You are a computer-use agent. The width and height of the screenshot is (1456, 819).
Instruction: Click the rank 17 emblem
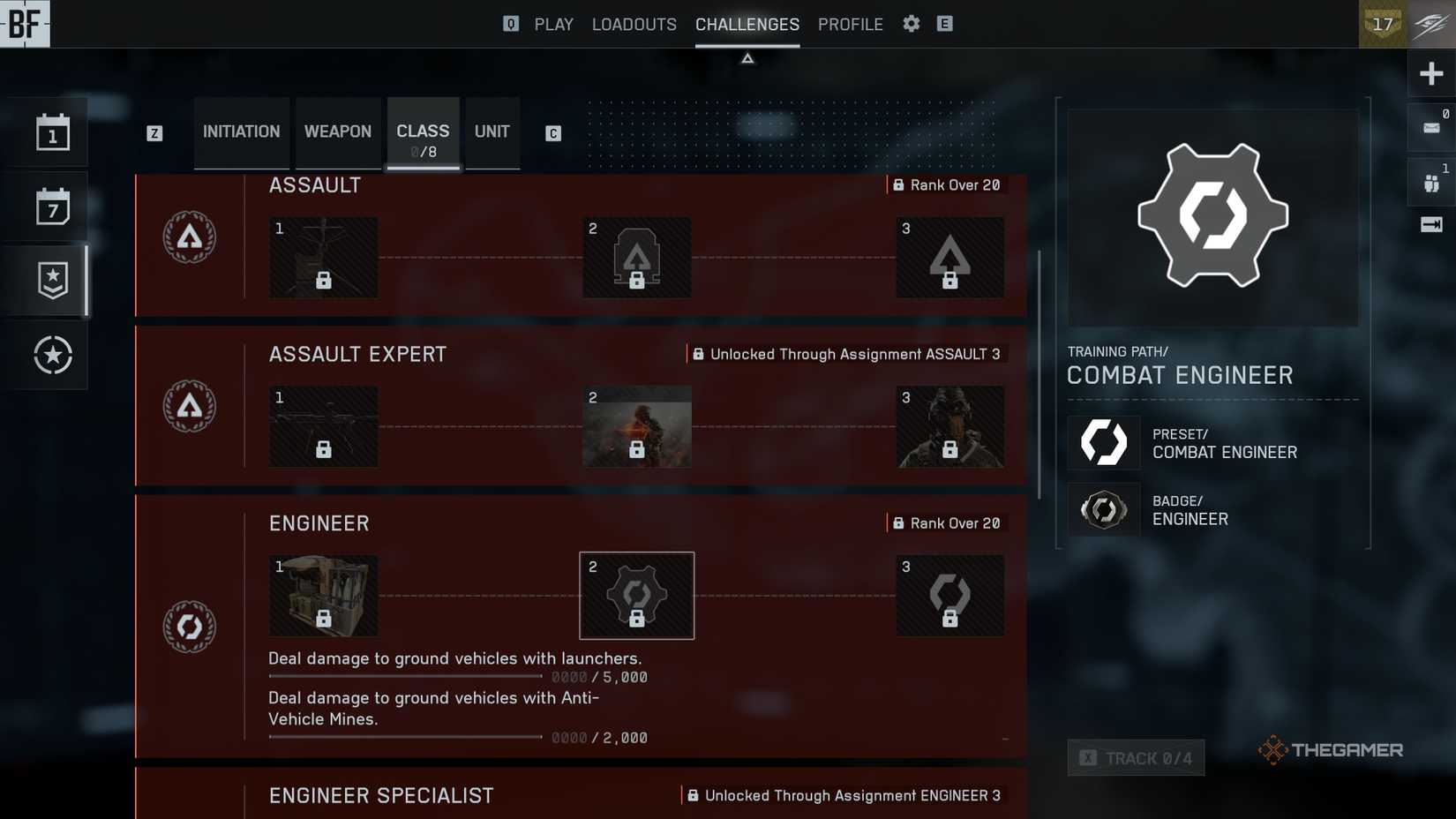1382,25
